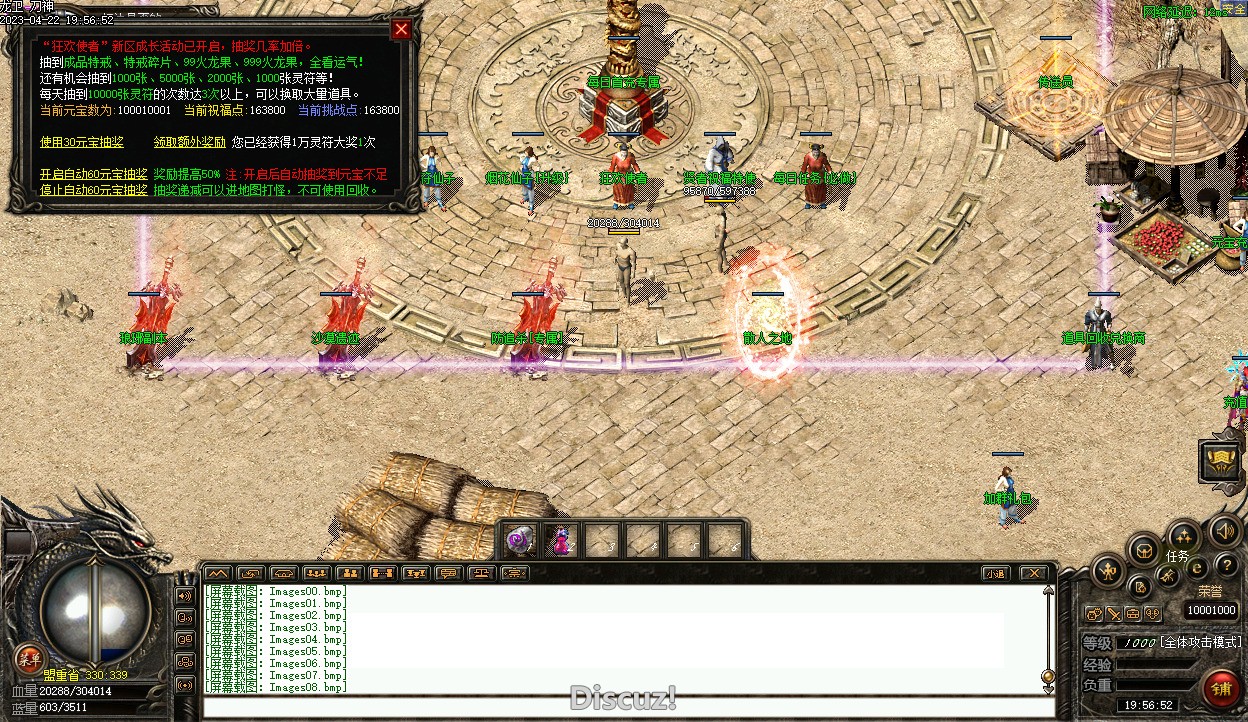Open help with the question mark icon
This screenshot has width=1248, height=722.
(x=1225, y=566)
